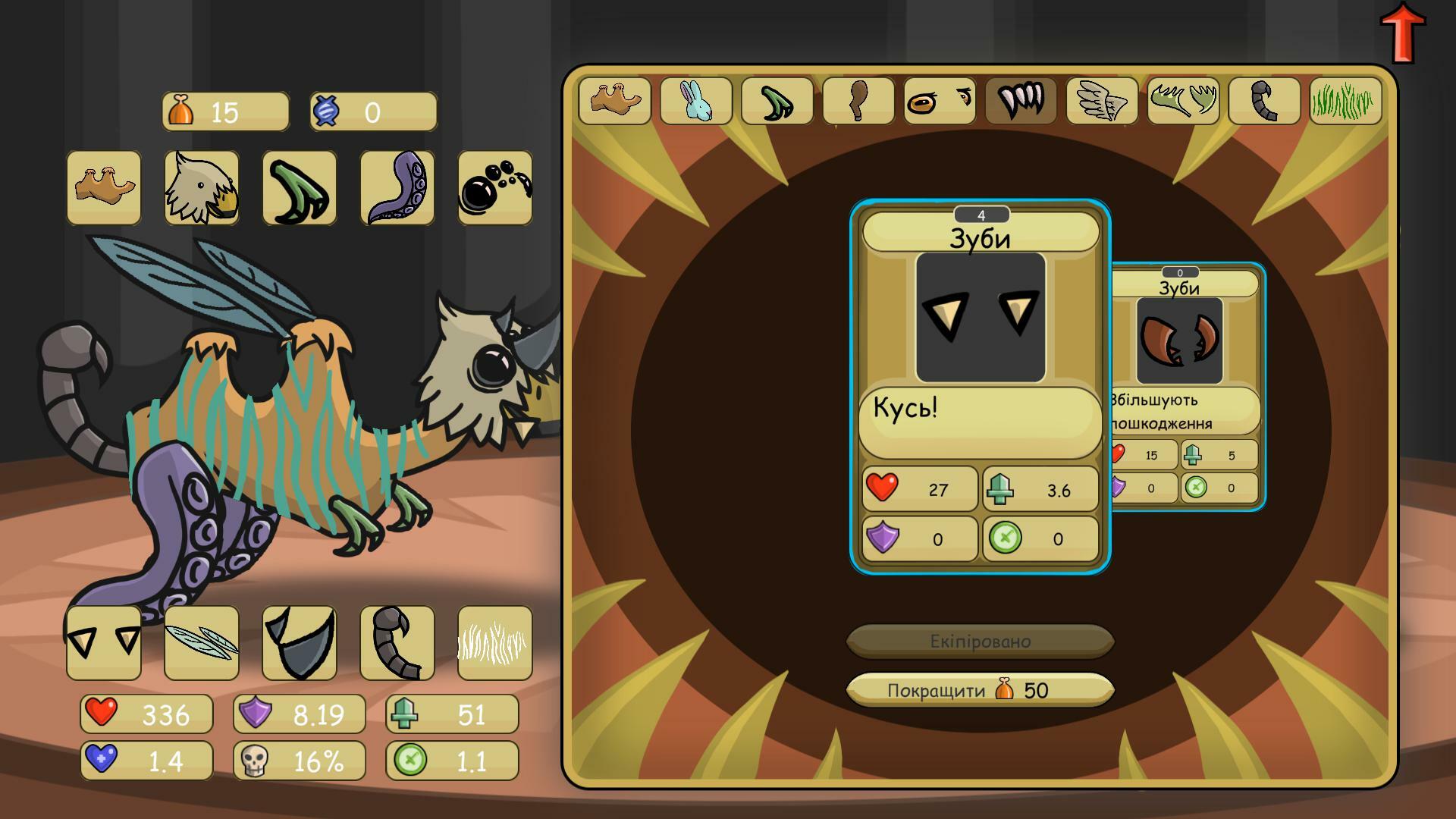Switch to the wings category tab

click(x=1102, y=101)
